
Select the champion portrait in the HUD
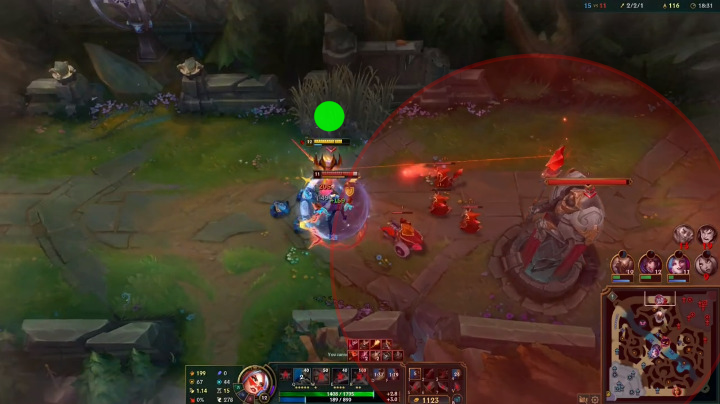pos(256,381)
